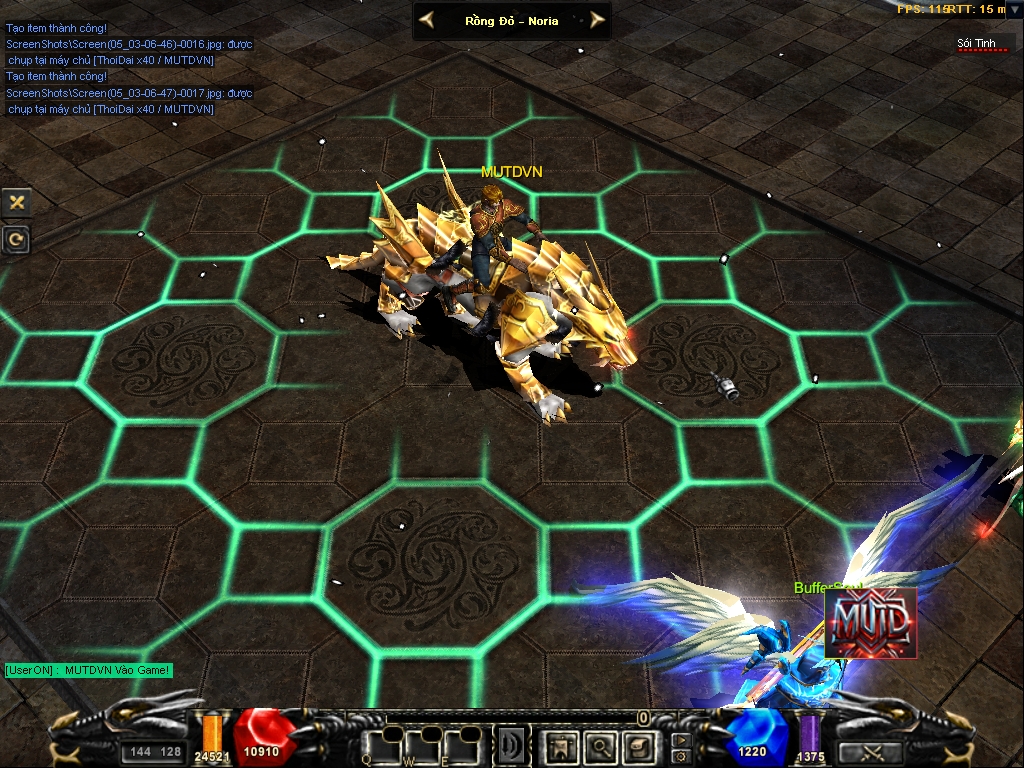
Task: Open the character figure button in the bottom bar
Action: 562,745
